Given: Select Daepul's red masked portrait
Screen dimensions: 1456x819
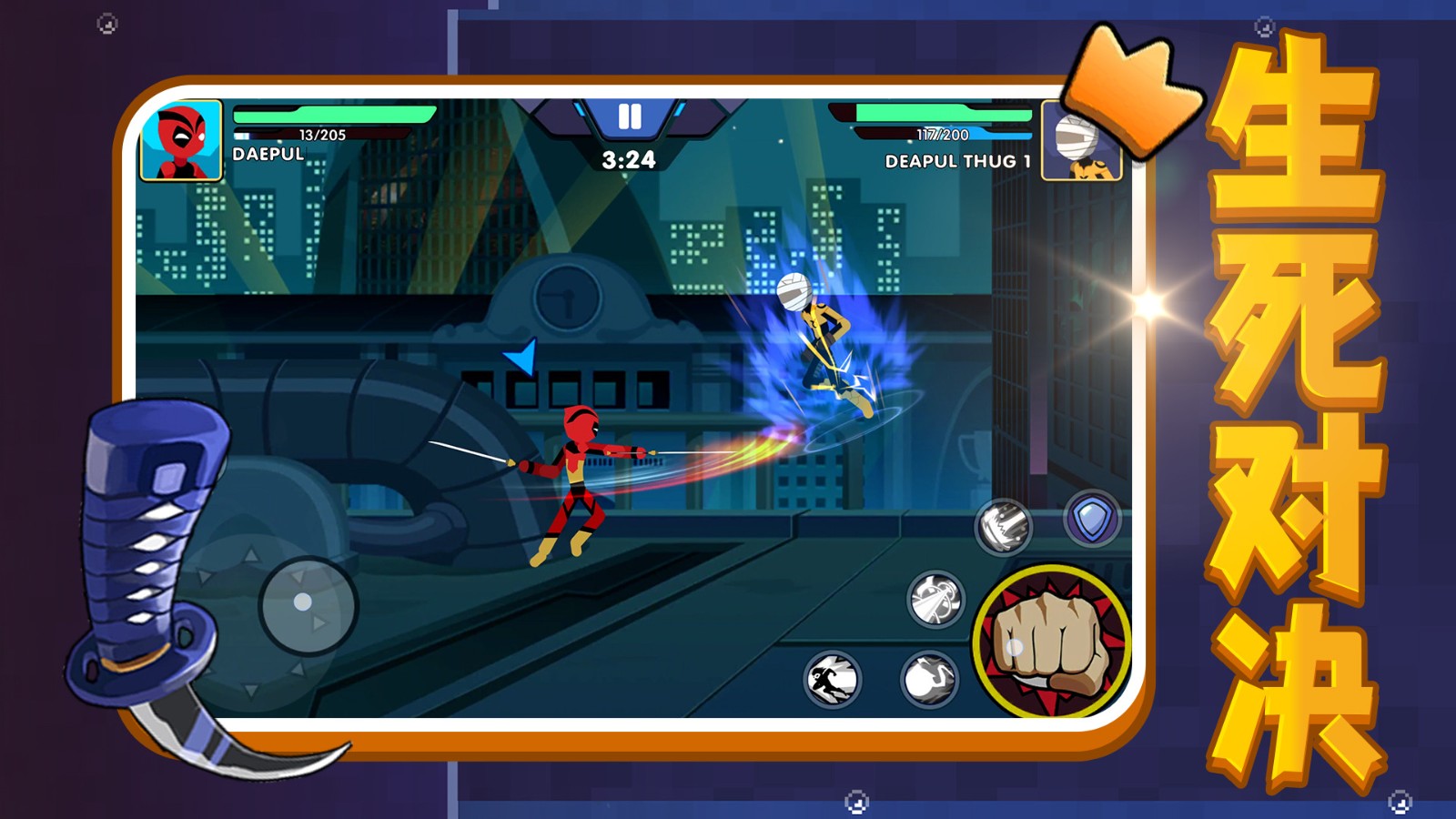Looking at the screenshot, I should [x=181, y=140].
